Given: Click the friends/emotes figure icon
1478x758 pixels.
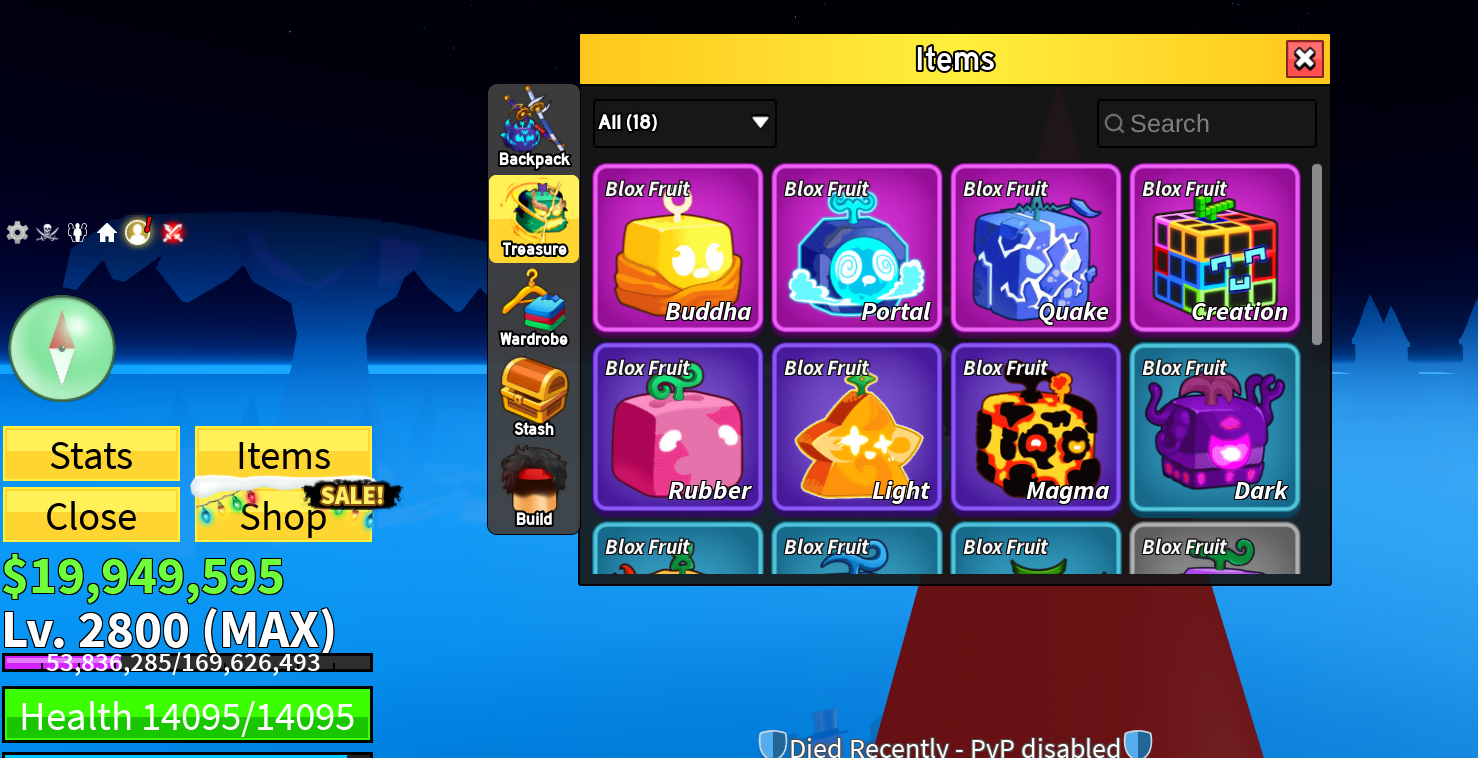Looking at the screenshot, I should pyautogui.click(x=77, y=232).
